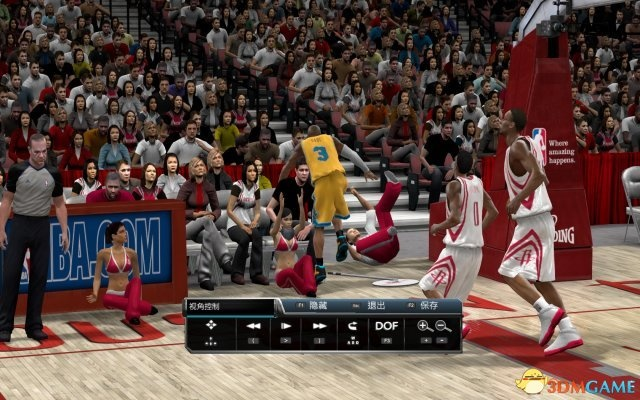
Task: Fast forward the replay
Action: pos(320,326)
